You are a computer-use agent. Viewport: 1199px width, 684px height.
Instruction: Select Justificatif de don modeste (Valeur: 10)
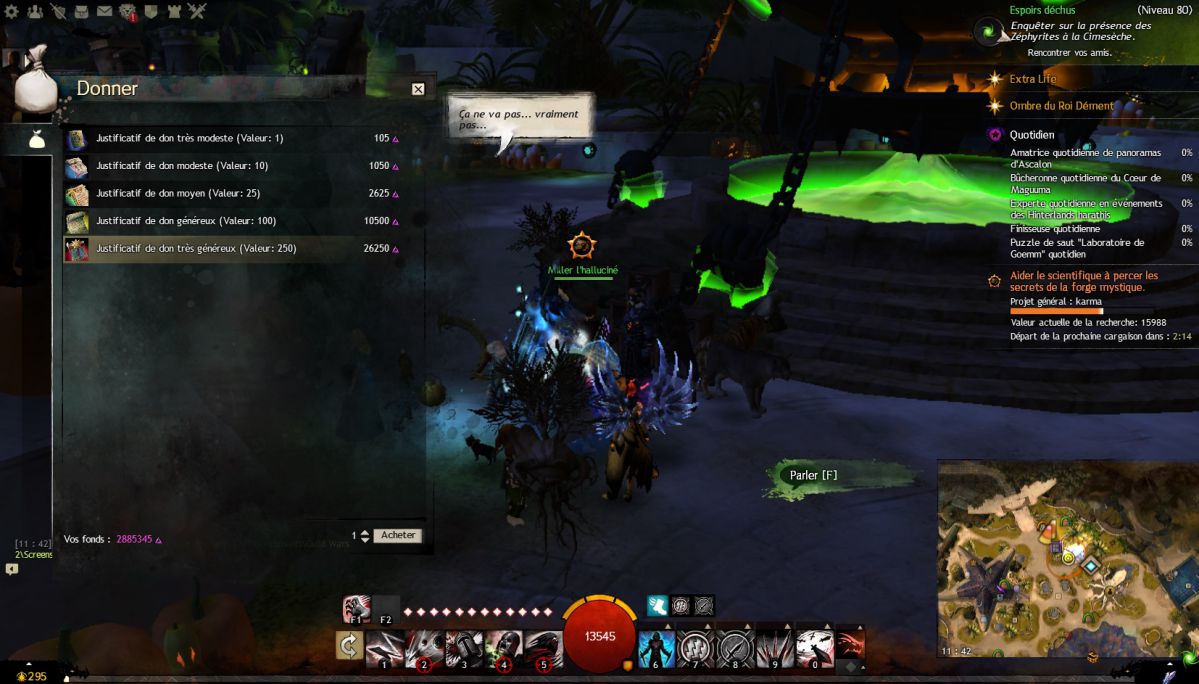coord(181,166)
